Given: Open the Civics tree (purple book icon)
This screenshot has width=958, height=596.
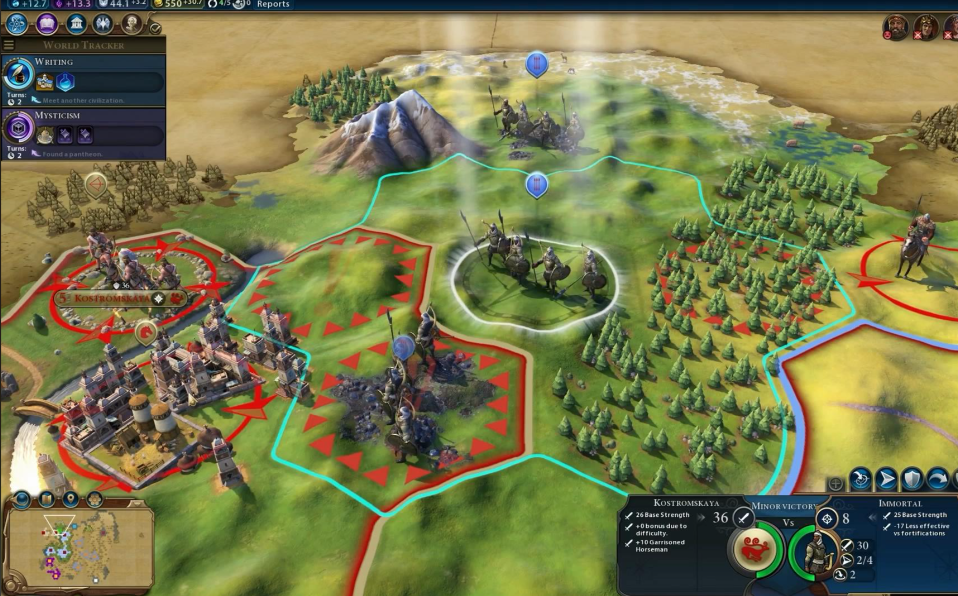Looking at the screenshot, I should (47, 24).
